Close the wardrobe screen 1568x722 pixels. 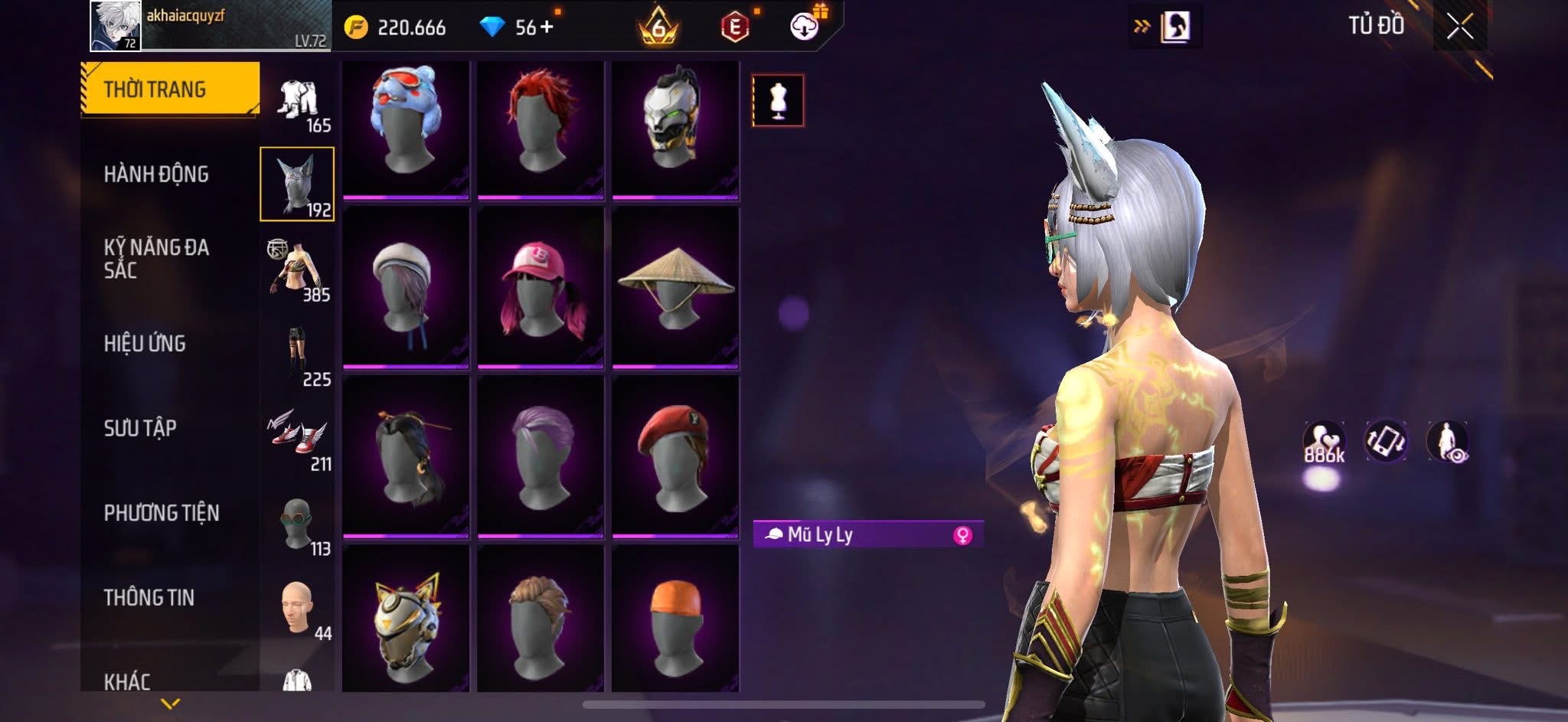point(1459,28)
